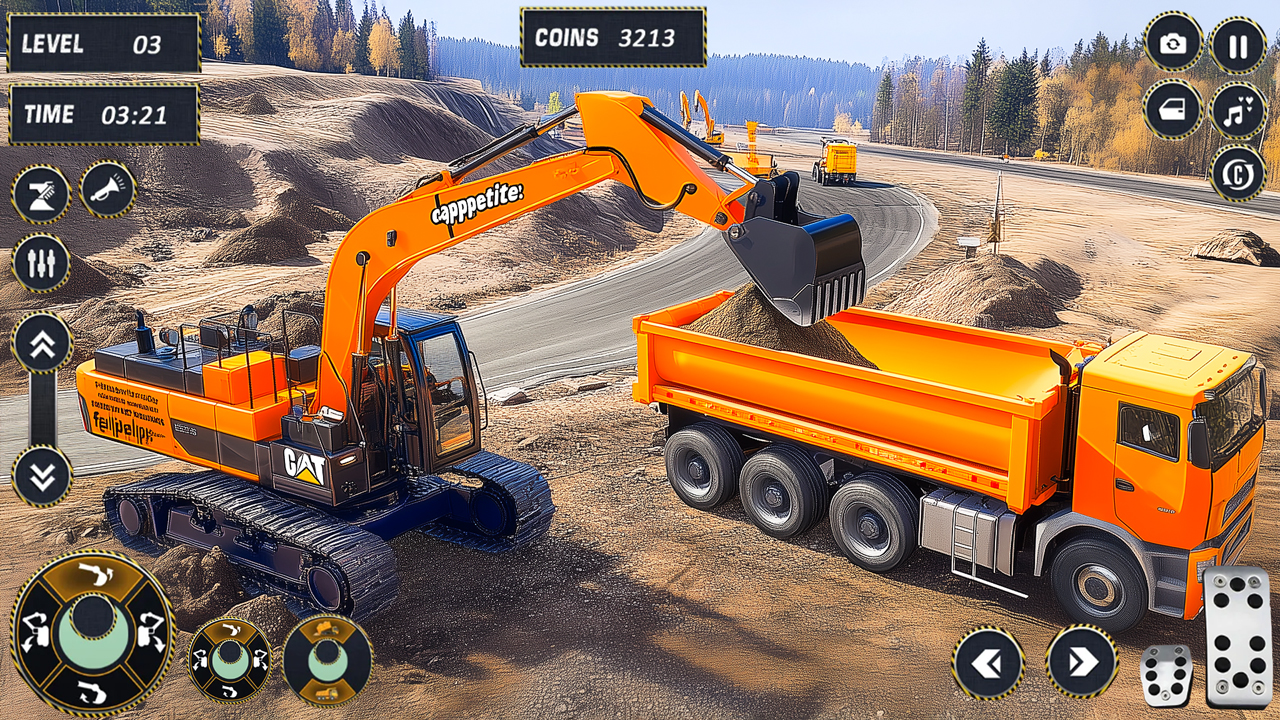Tap the headlight beam icon

point(41,194)
